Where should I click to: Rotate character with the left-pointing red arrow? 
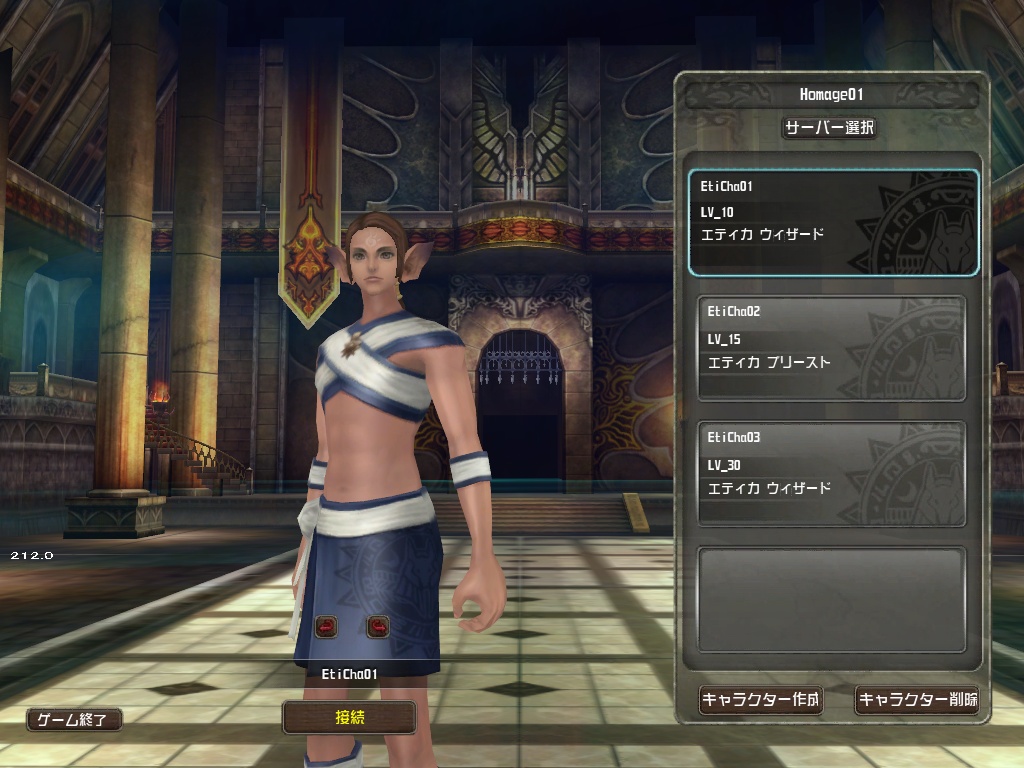click(326, 627)
